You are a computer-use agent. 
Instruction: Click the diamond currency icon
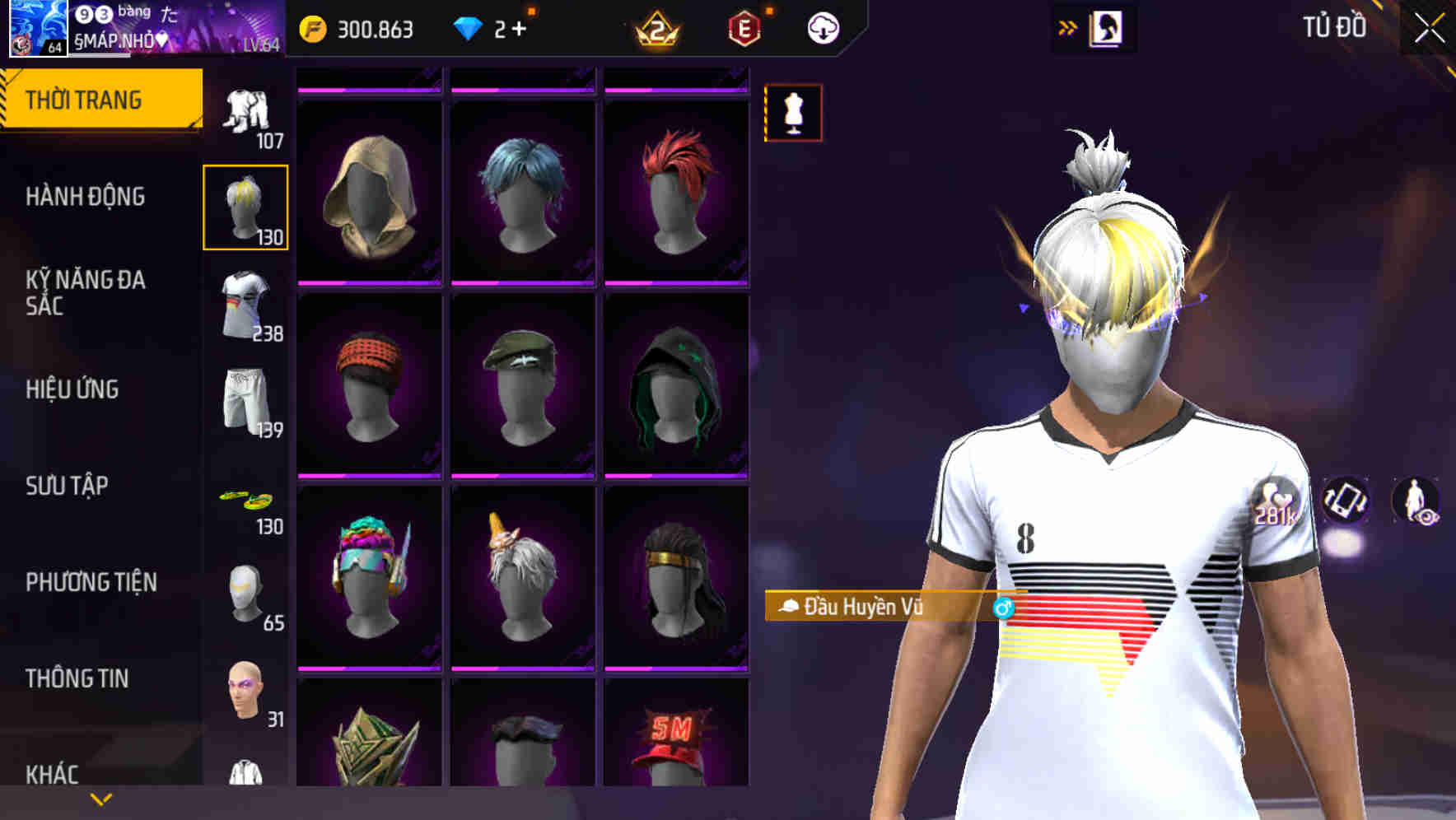(469, 27)
